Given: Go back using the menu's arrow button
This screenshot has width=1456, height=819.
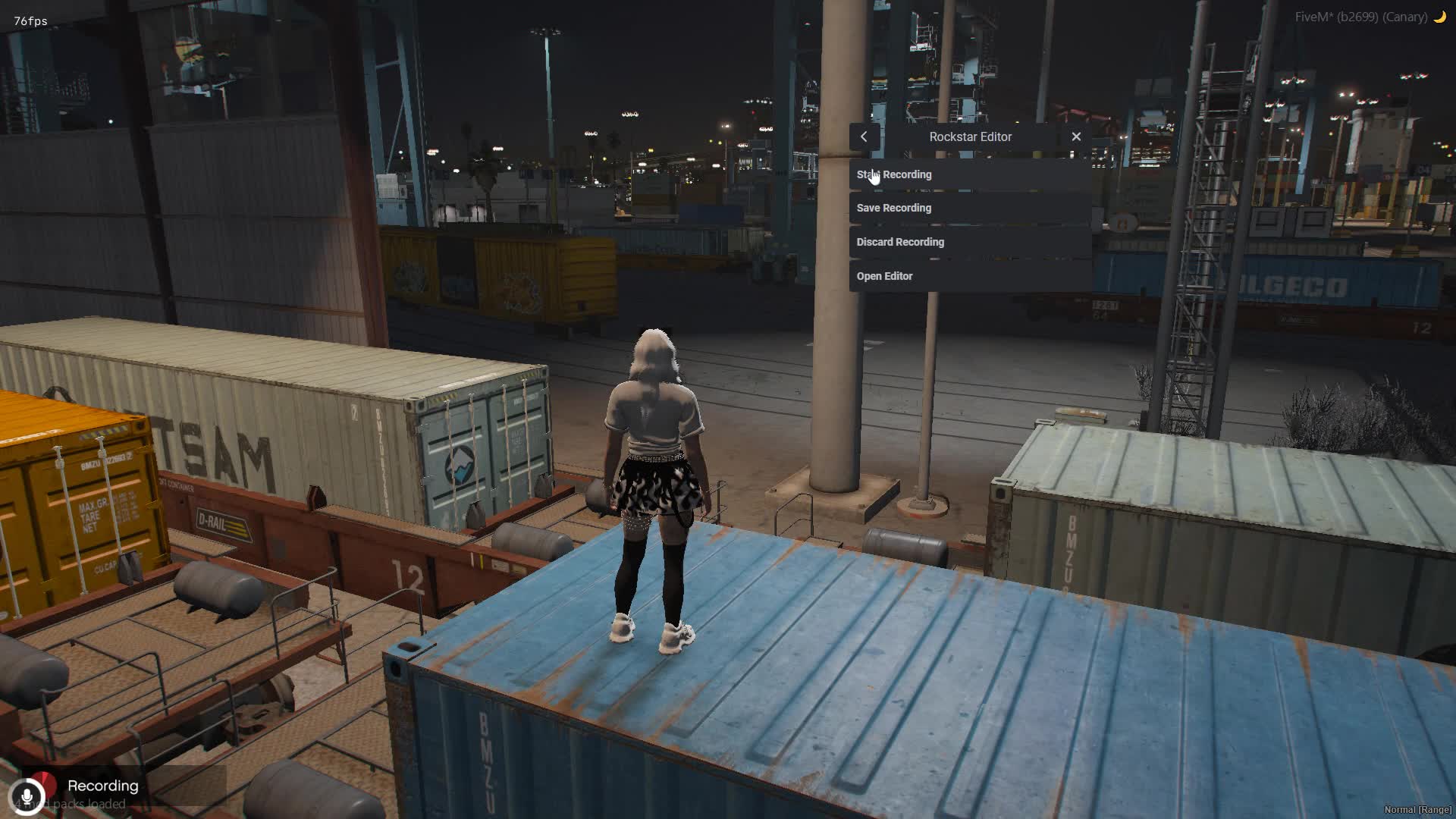Looking at the screenshot, I should (x=864, y=136).
